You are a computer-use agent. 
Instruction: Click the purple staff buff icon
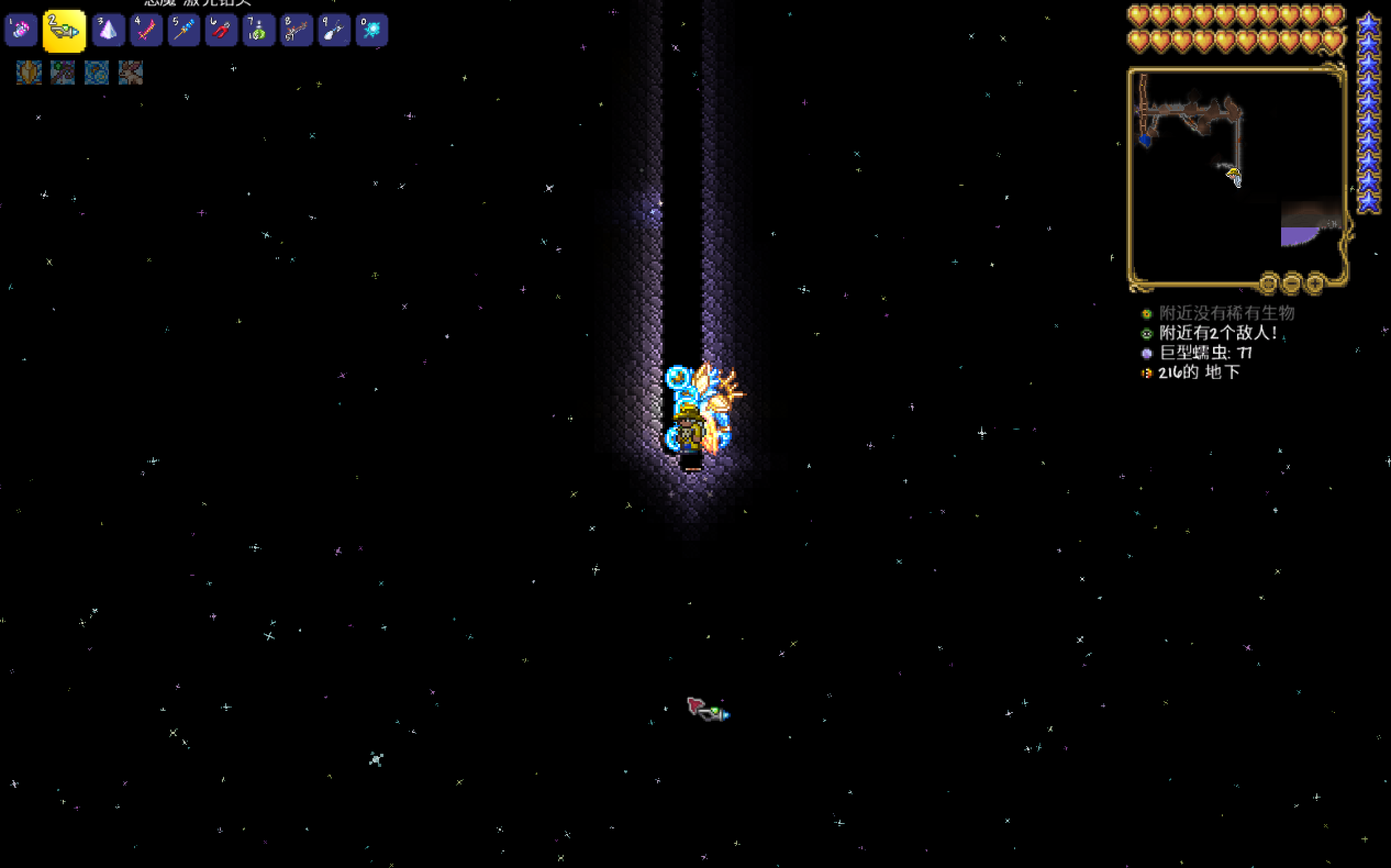pyautogui.click(x=63, y=73)
